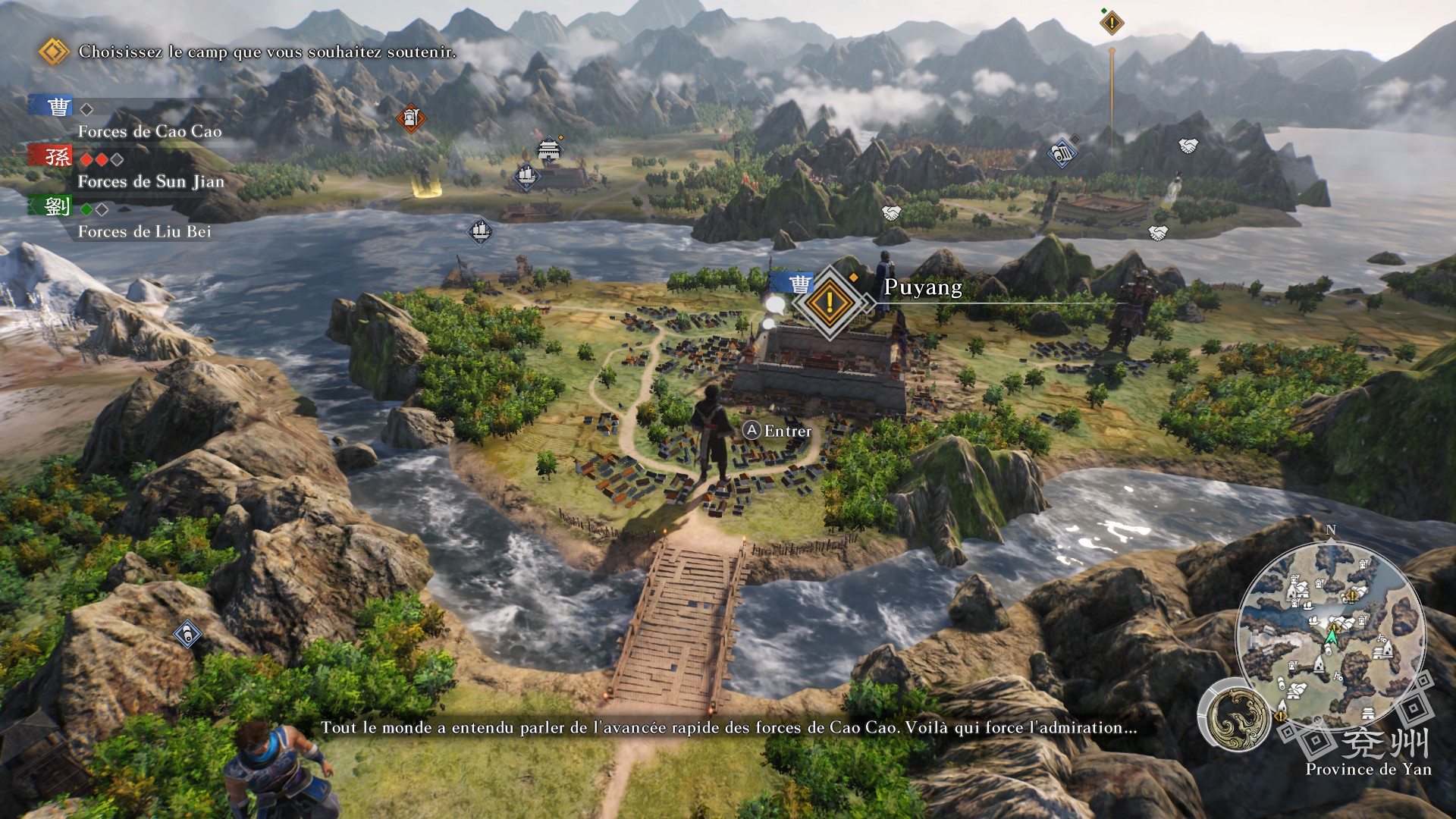Click the objective prompt diamond icon
This screenshot has height=819, width=1456.
(53, 52)
